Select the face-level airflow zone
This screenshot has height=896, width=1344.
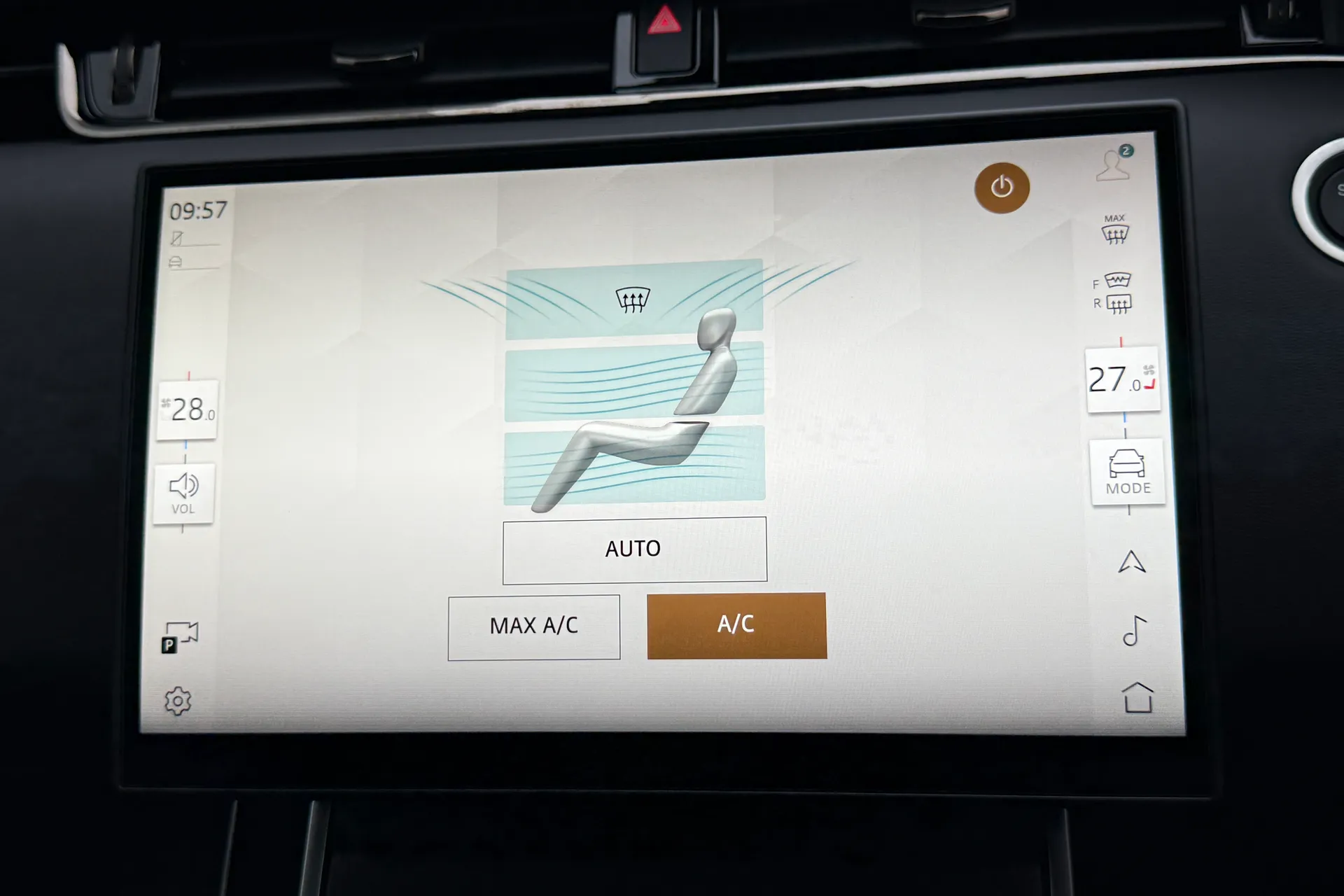pyautogui.click(x=633, y=381)
